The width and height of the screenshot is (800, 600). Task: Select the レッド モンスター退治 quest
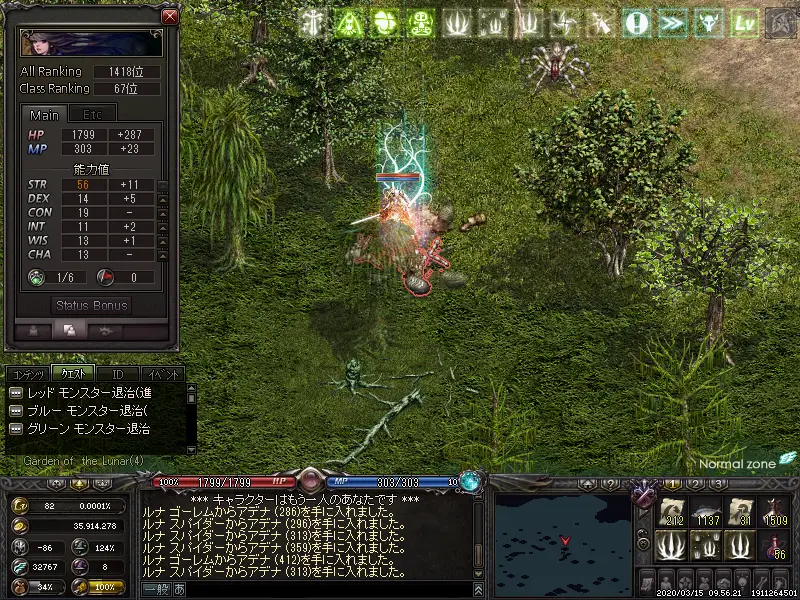tap(90, 391)
